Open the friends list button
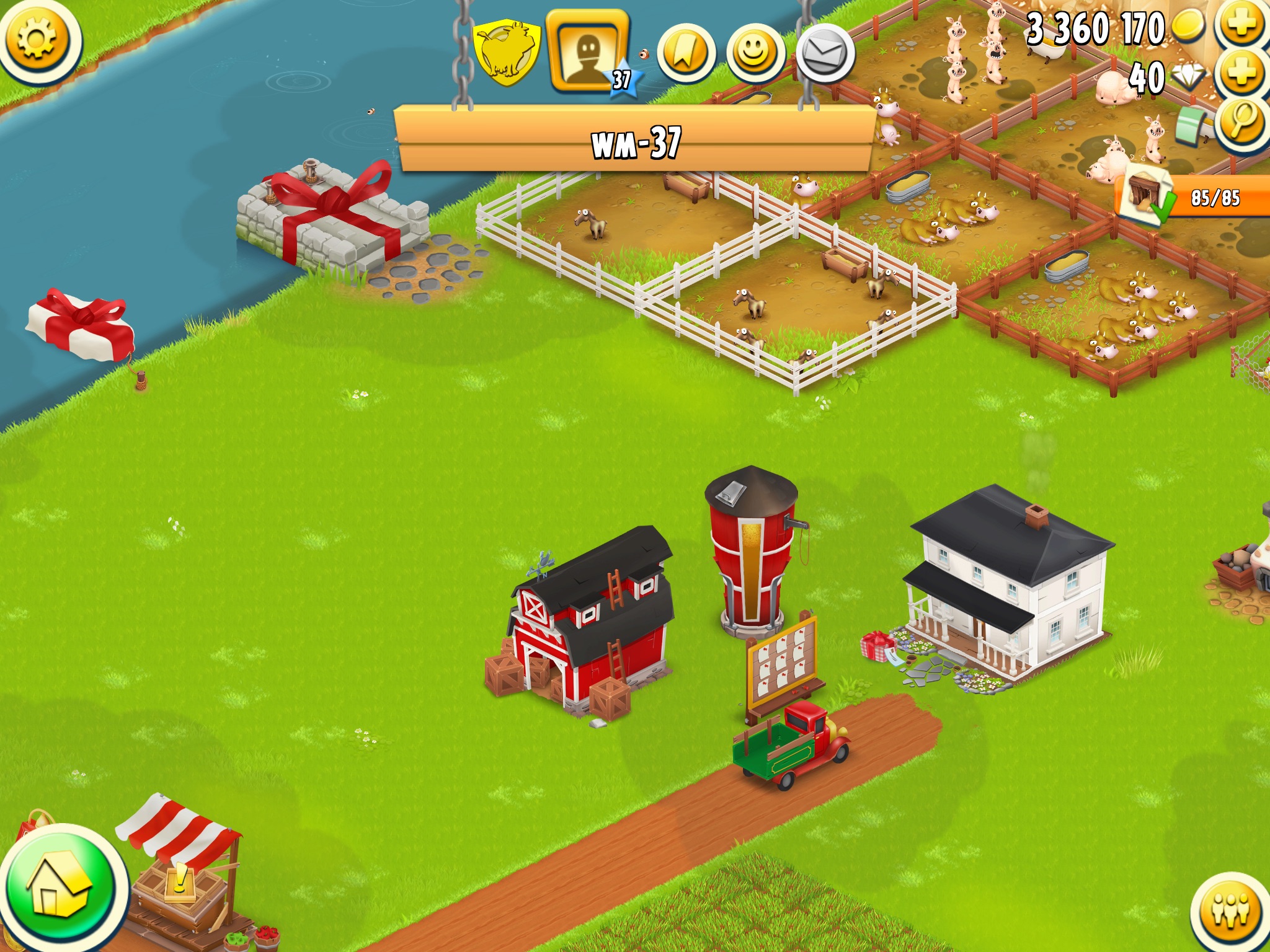1270x952 pixels. click(1231, 911)
